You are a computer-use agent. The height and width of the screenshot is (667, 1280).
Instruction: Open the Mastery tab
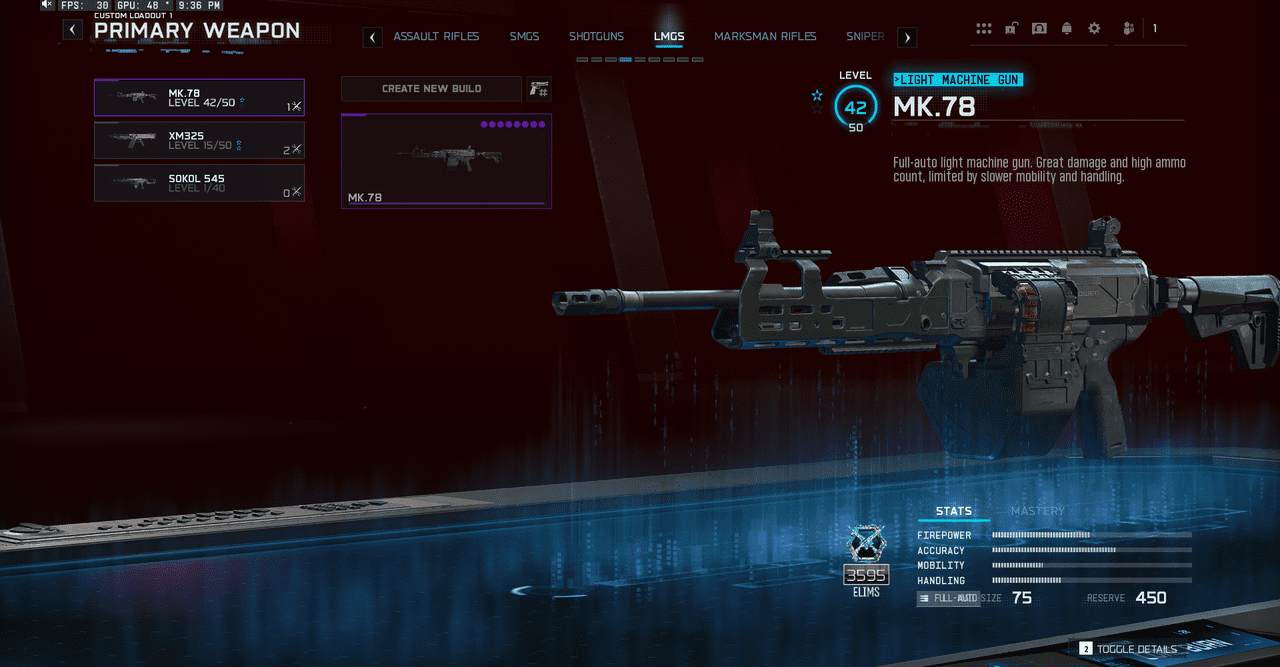point(1037,511)
